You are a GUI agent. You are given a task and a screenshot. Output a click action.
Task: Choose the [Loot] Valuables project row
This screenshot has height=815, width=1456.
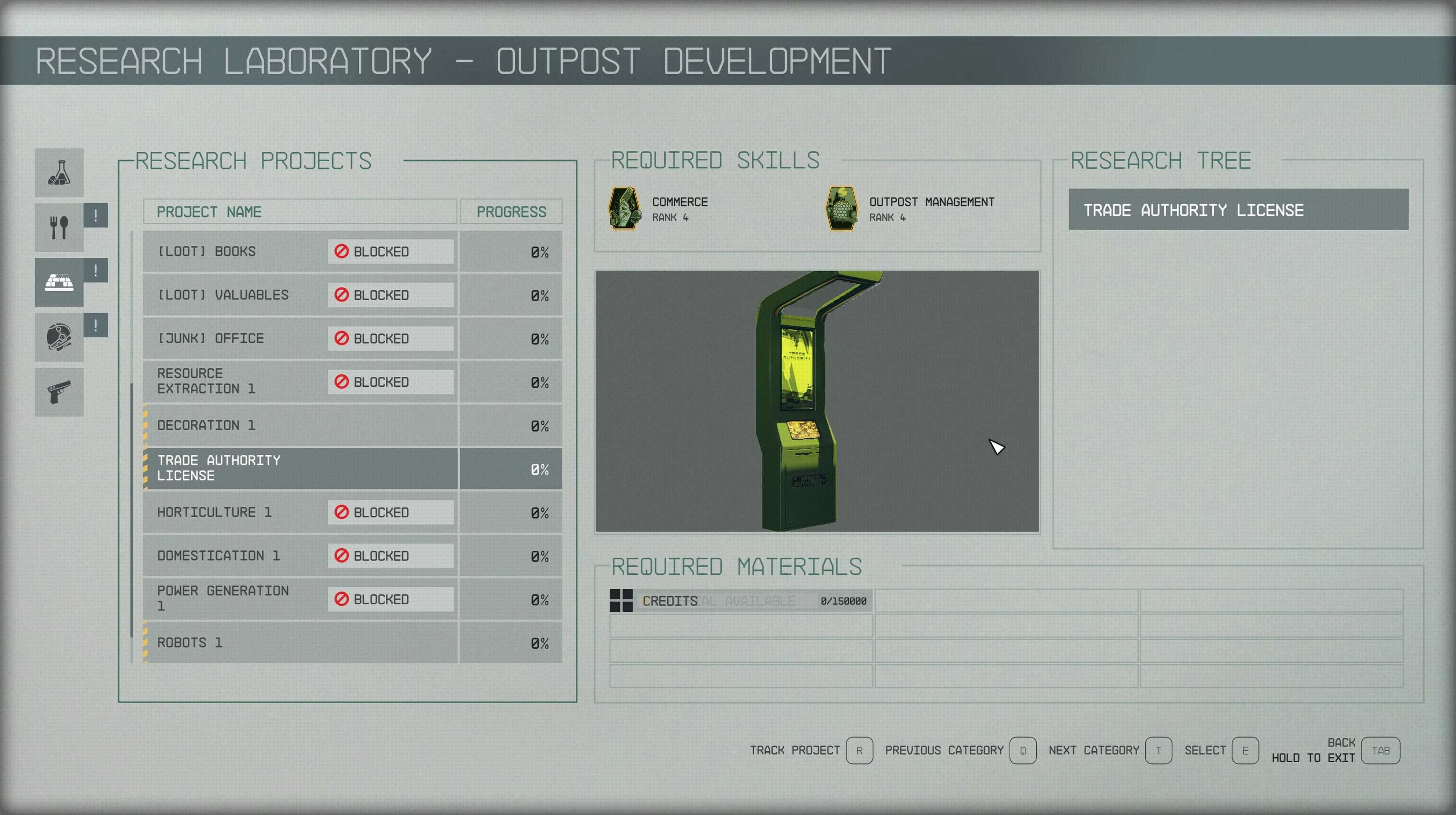point(300,295)
